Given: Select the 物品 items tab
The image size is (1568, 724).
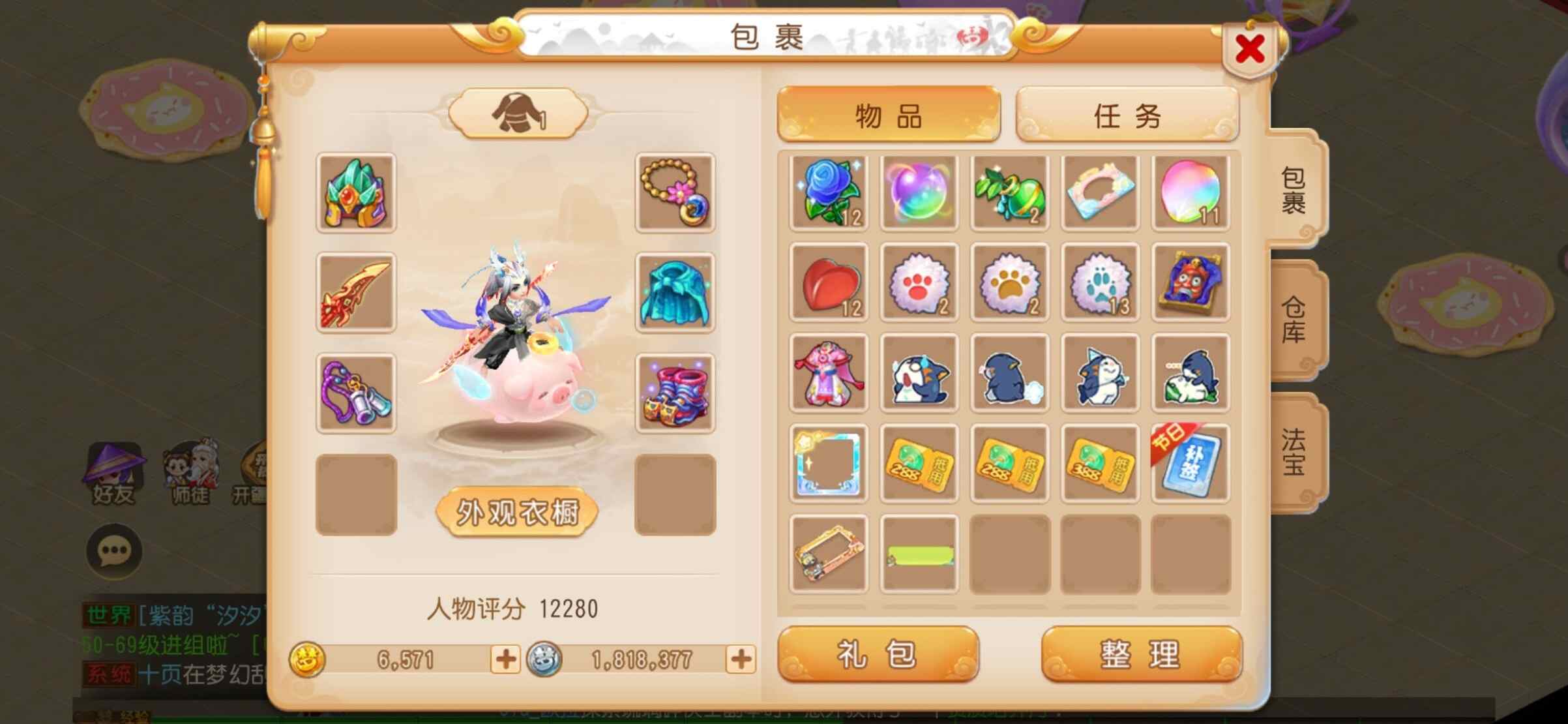Looking at the screenshot, I should 888,115.
